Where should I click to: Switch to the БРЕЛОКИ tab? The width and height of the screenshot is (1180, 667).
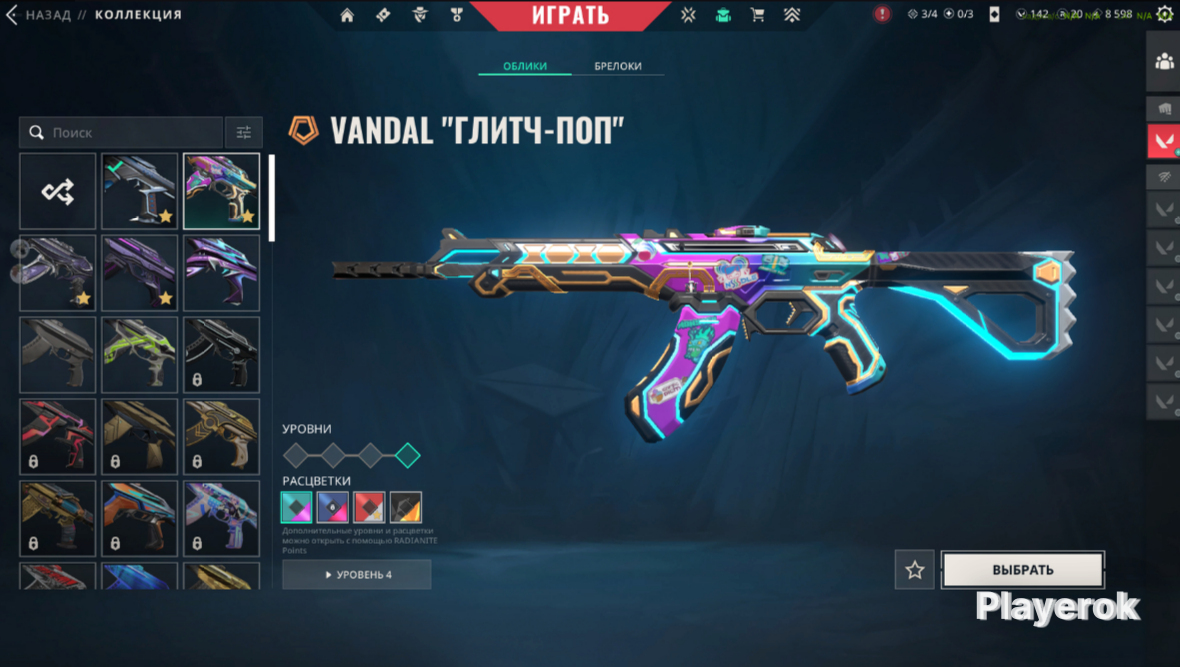(x=618, y=66)
